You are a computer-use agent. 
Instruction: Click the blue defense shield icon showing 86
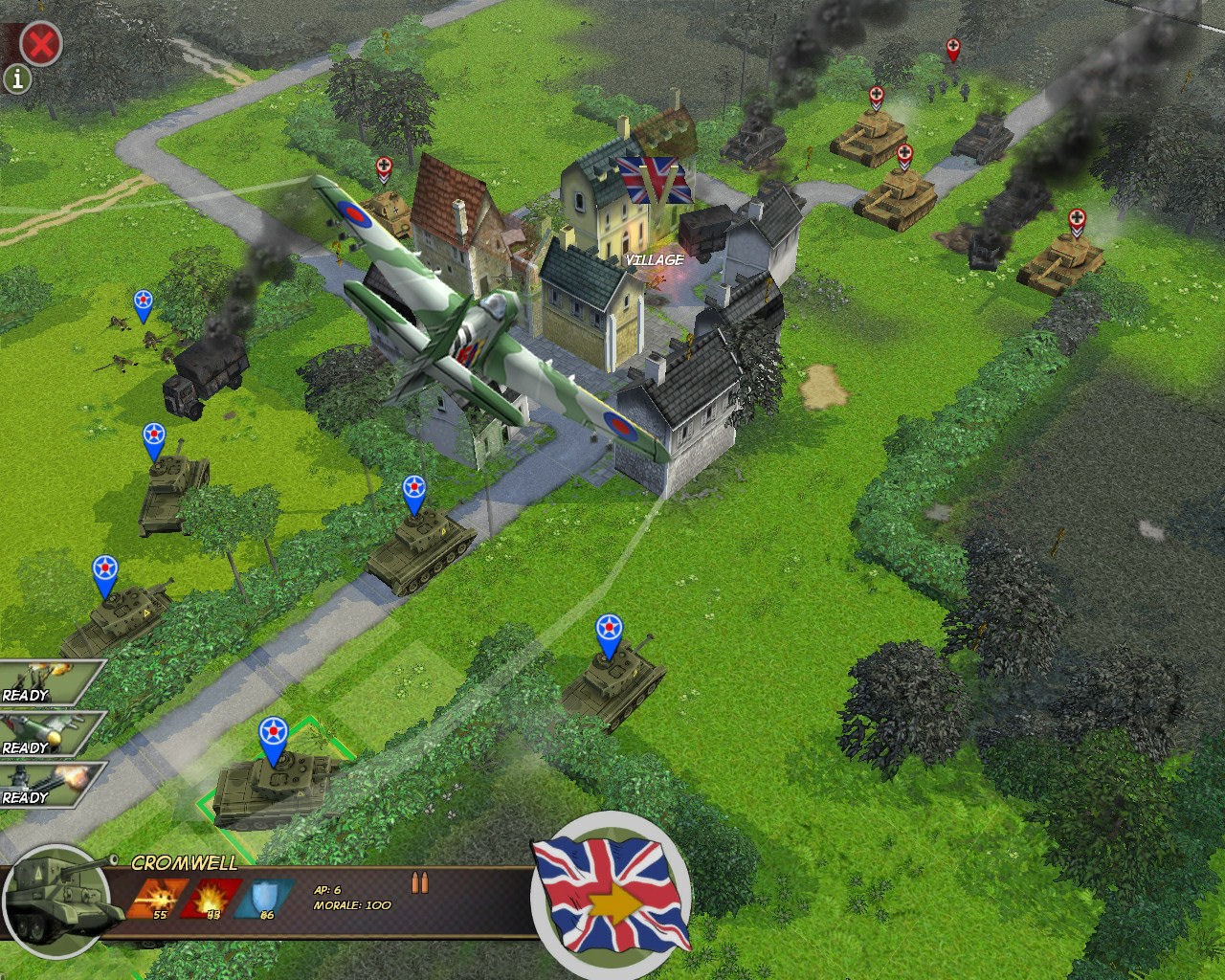point(261,896)
